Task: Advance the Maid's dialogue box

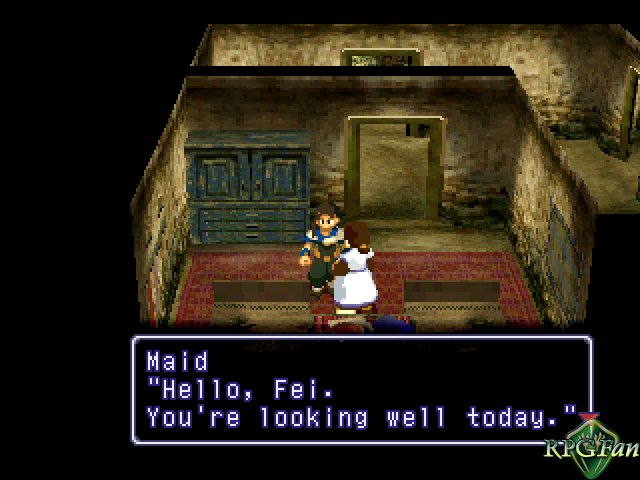Action: (x=361, y=389)
